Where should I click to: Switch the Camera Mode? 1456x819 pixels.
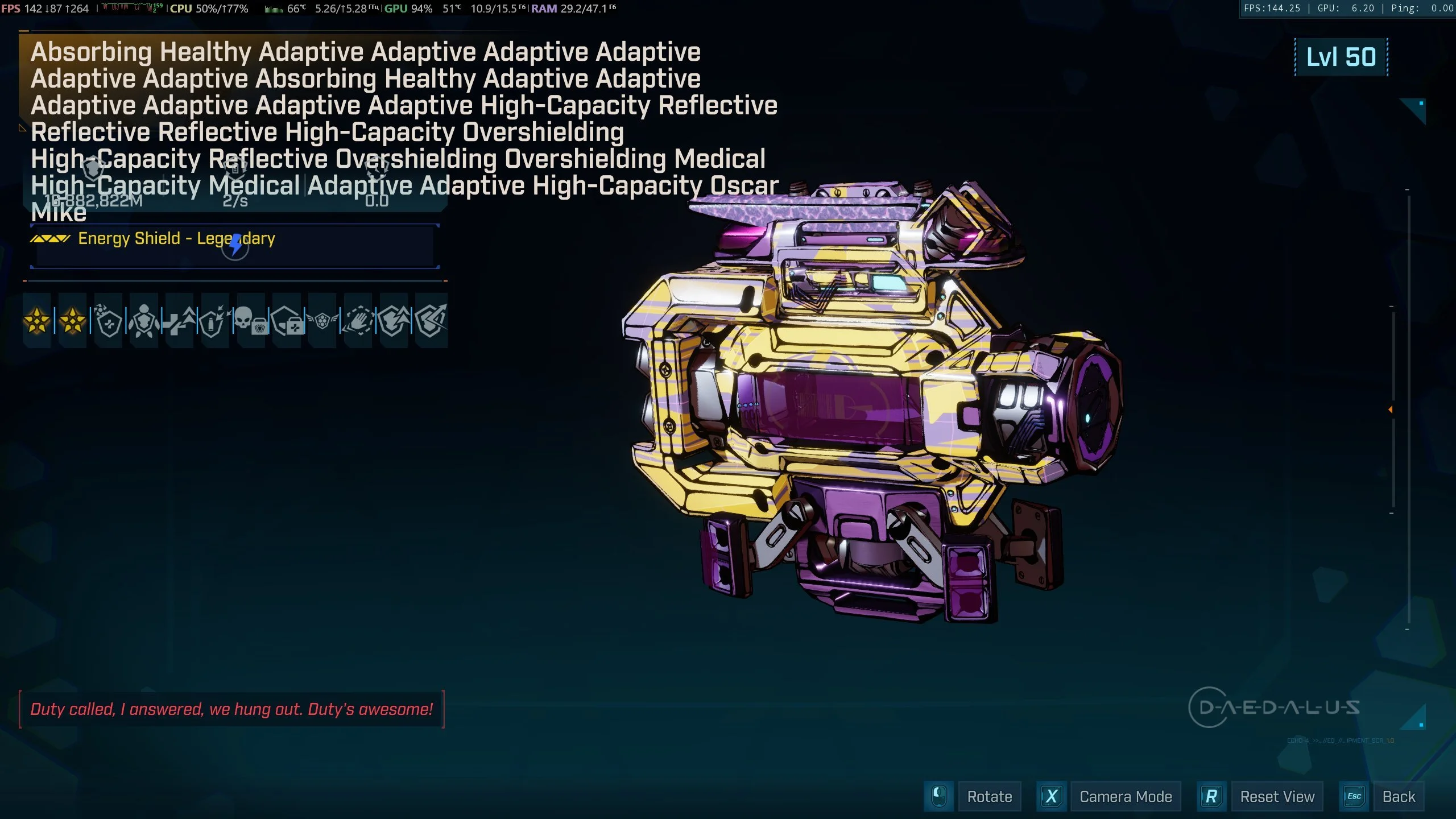pyautogui.click(x=1125, y=797)
